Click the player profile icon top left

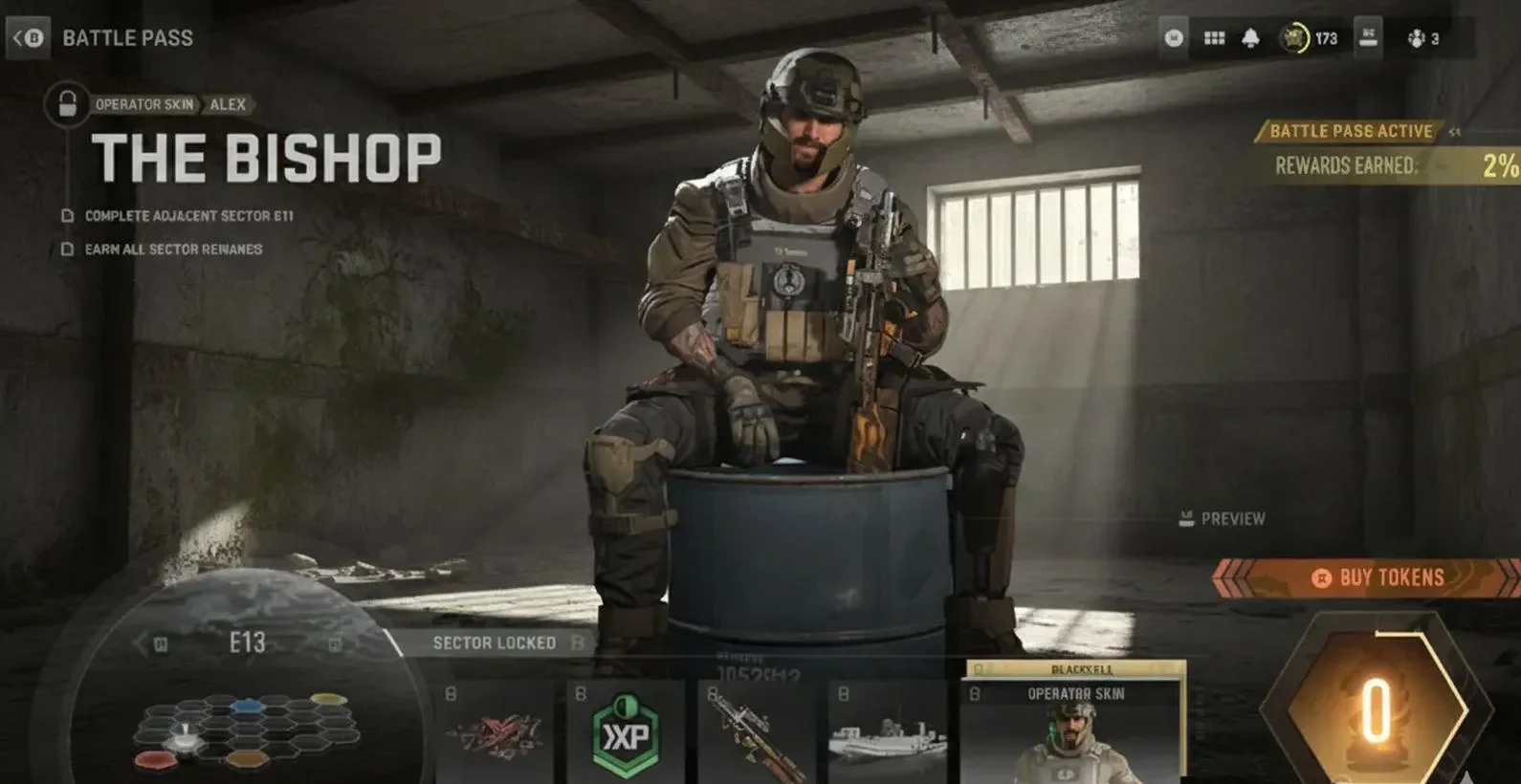[x=1175, y=38]
